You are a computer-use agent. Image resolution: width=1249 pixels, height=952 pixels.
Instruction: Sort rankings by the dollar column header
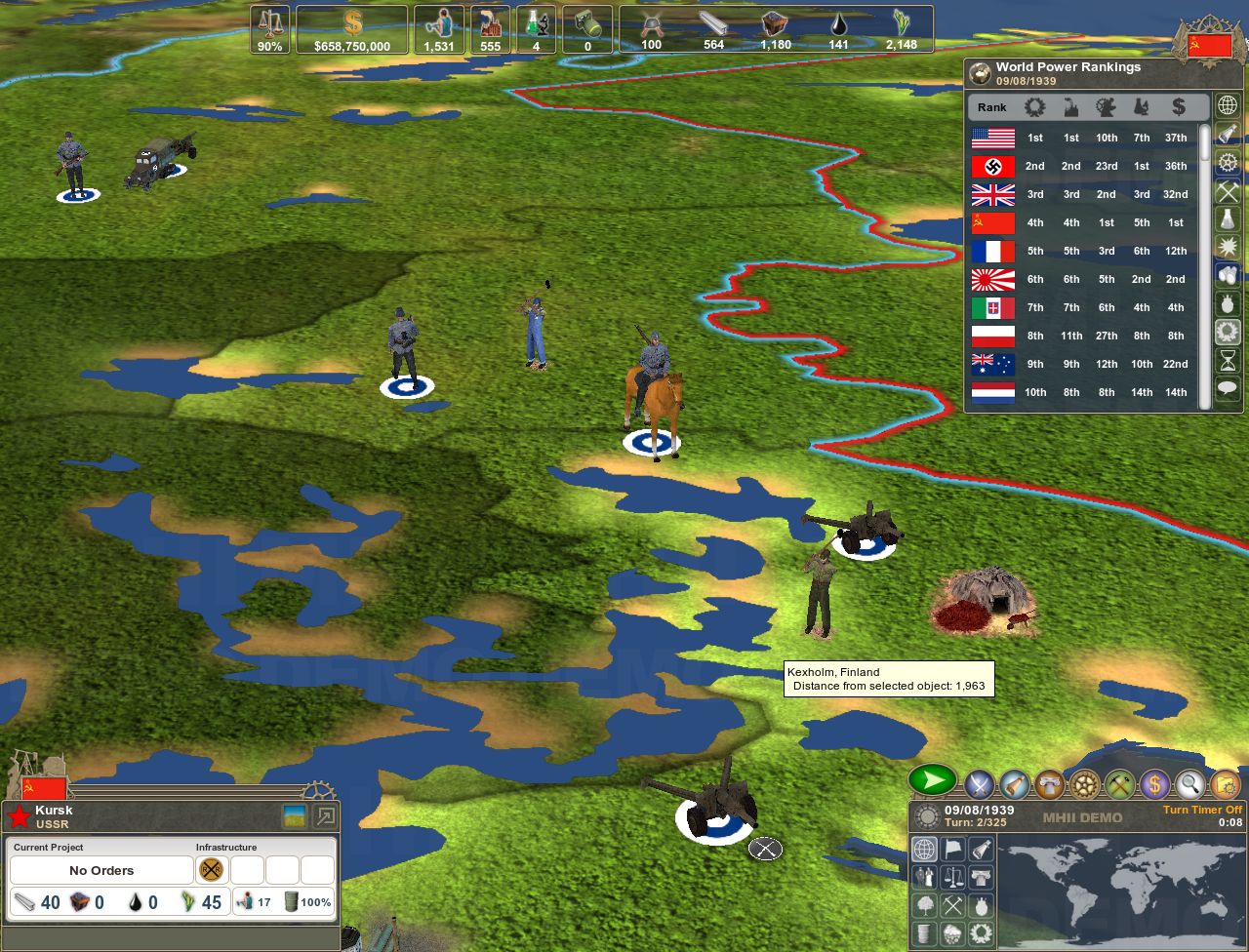click(1178, 107)
